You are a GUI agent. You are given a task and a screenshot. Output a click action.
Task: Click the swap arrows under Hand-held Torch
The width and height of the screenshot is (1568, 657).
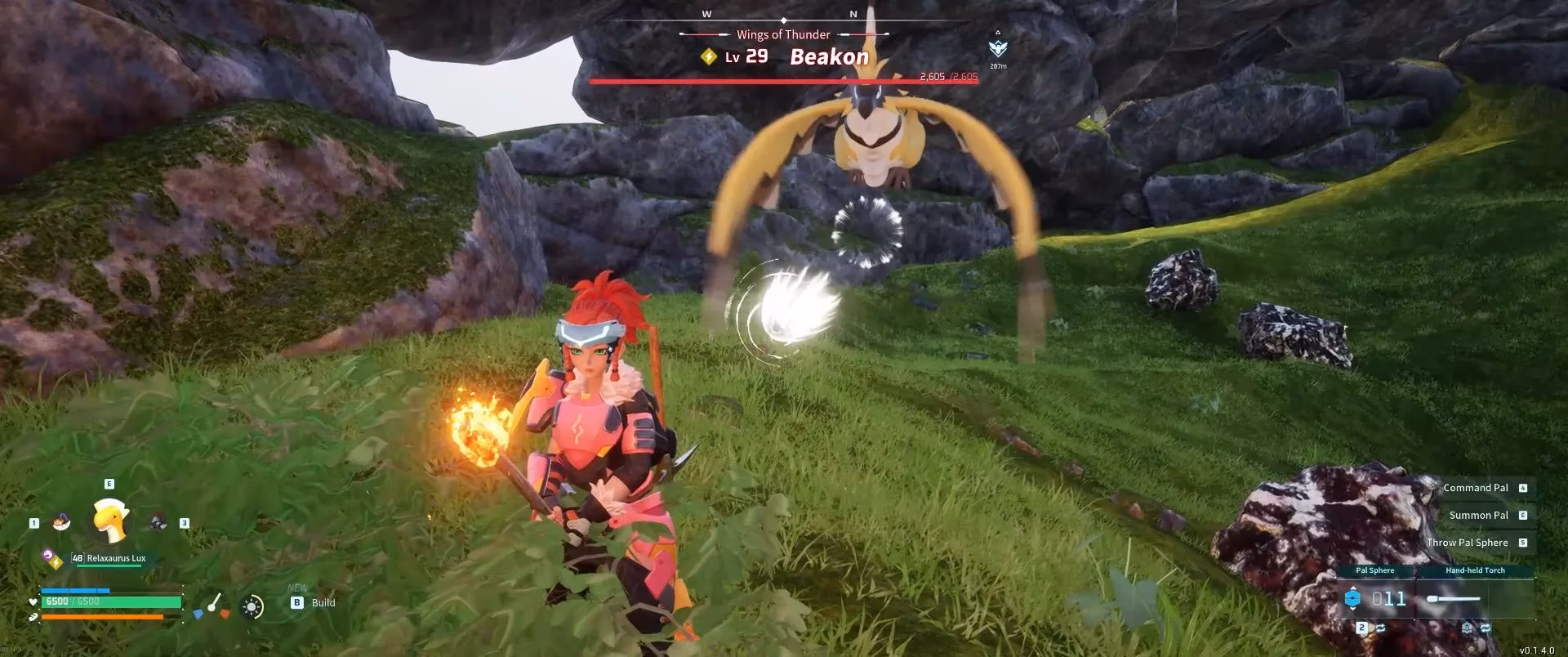click(x=1485, y=628)
